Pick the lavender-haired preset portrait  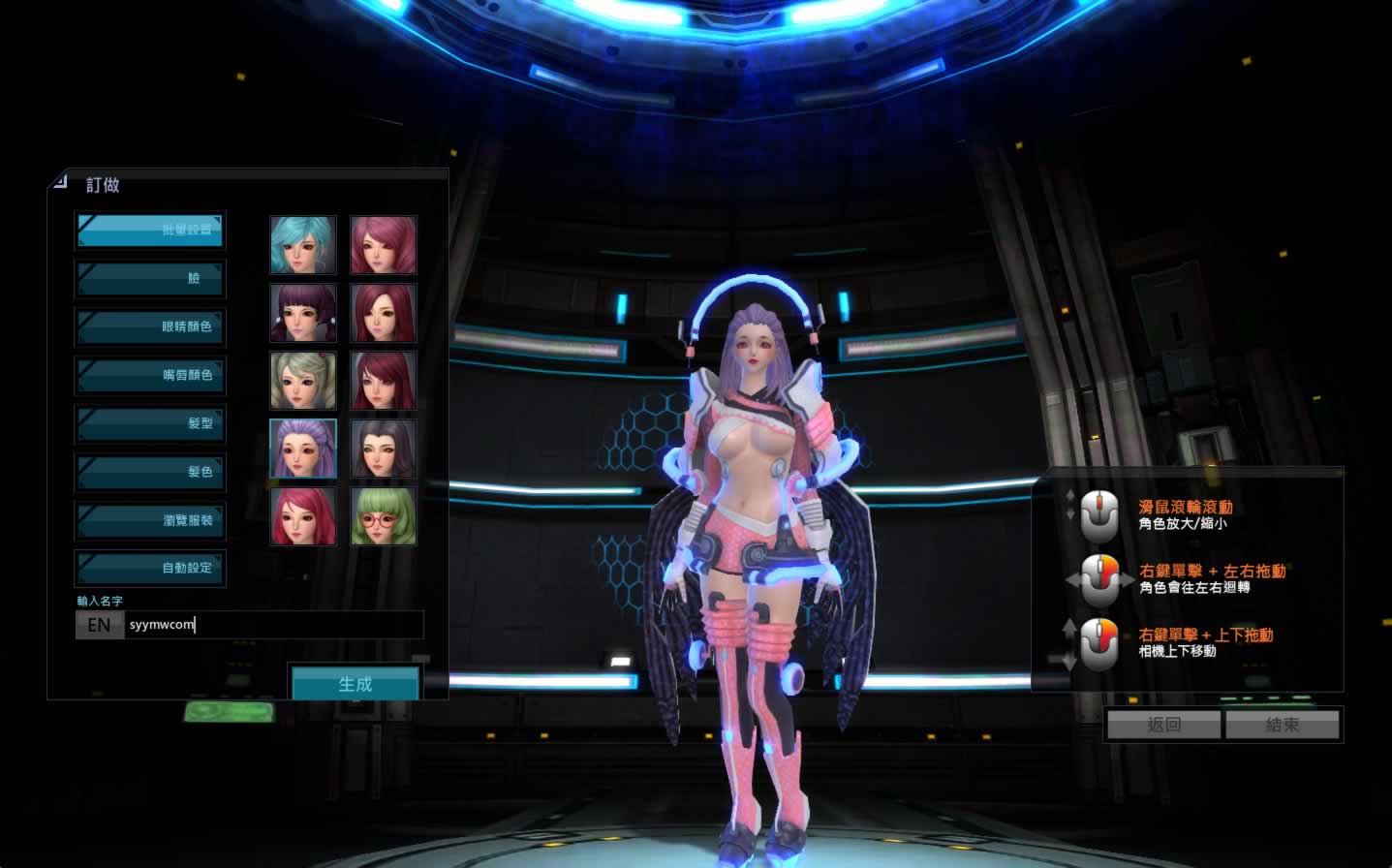[x=303, y=449]
